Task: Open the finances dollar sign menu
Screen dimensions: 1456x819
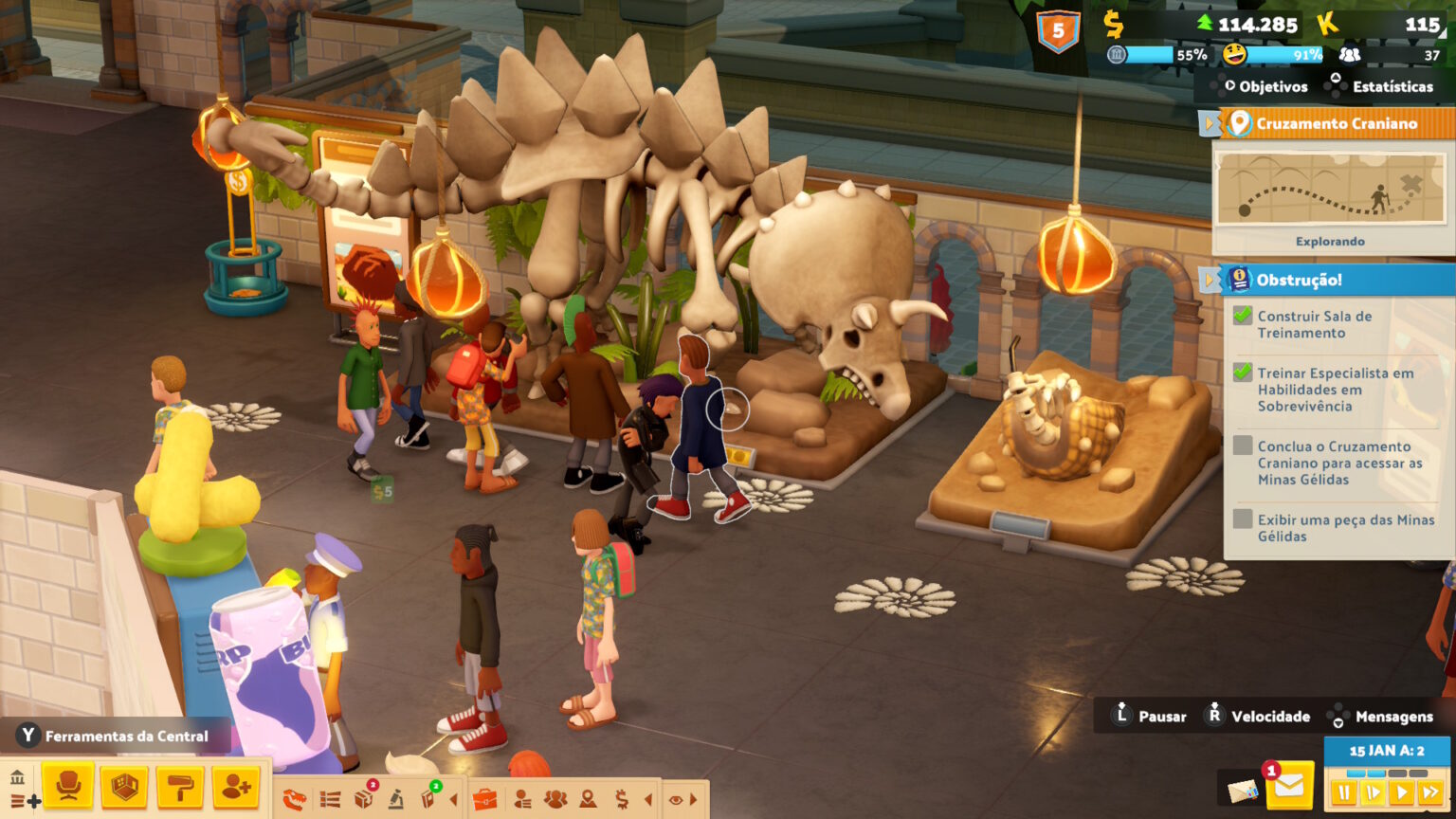Action: coord(622,799)
